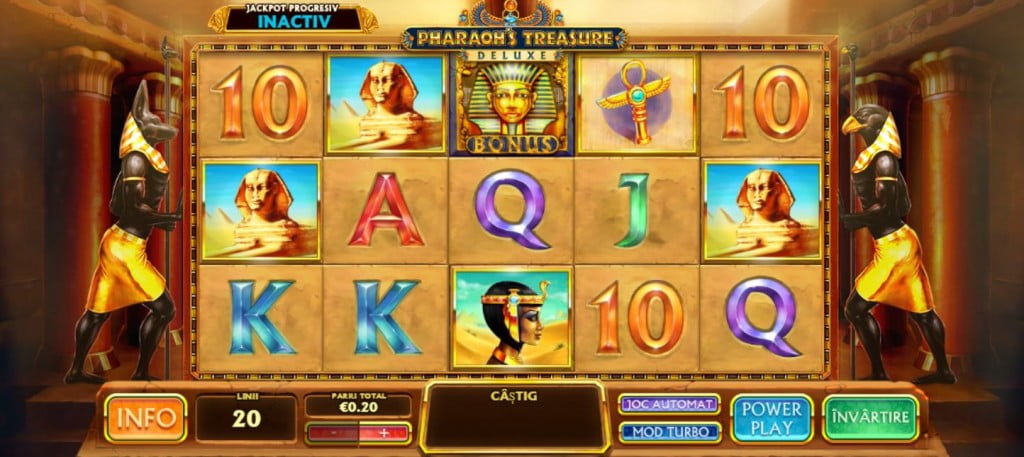Increase total bet with the plus button
The image size is (1024, 457).
coord(385,433)
